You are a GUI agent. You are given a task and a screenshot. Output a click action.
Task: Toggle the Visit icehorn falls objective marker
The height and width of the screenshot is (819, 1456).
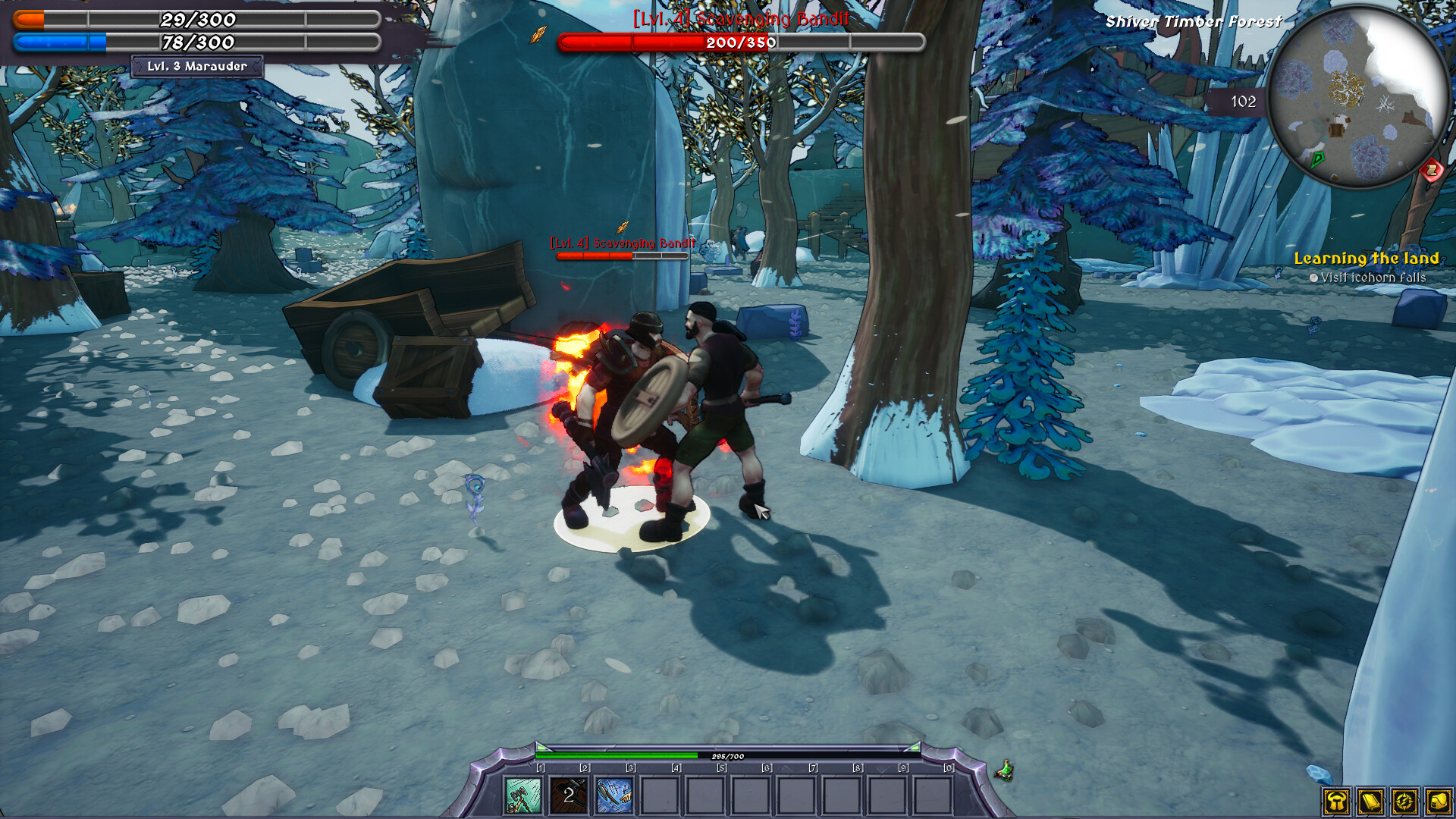coord(1314,277)
